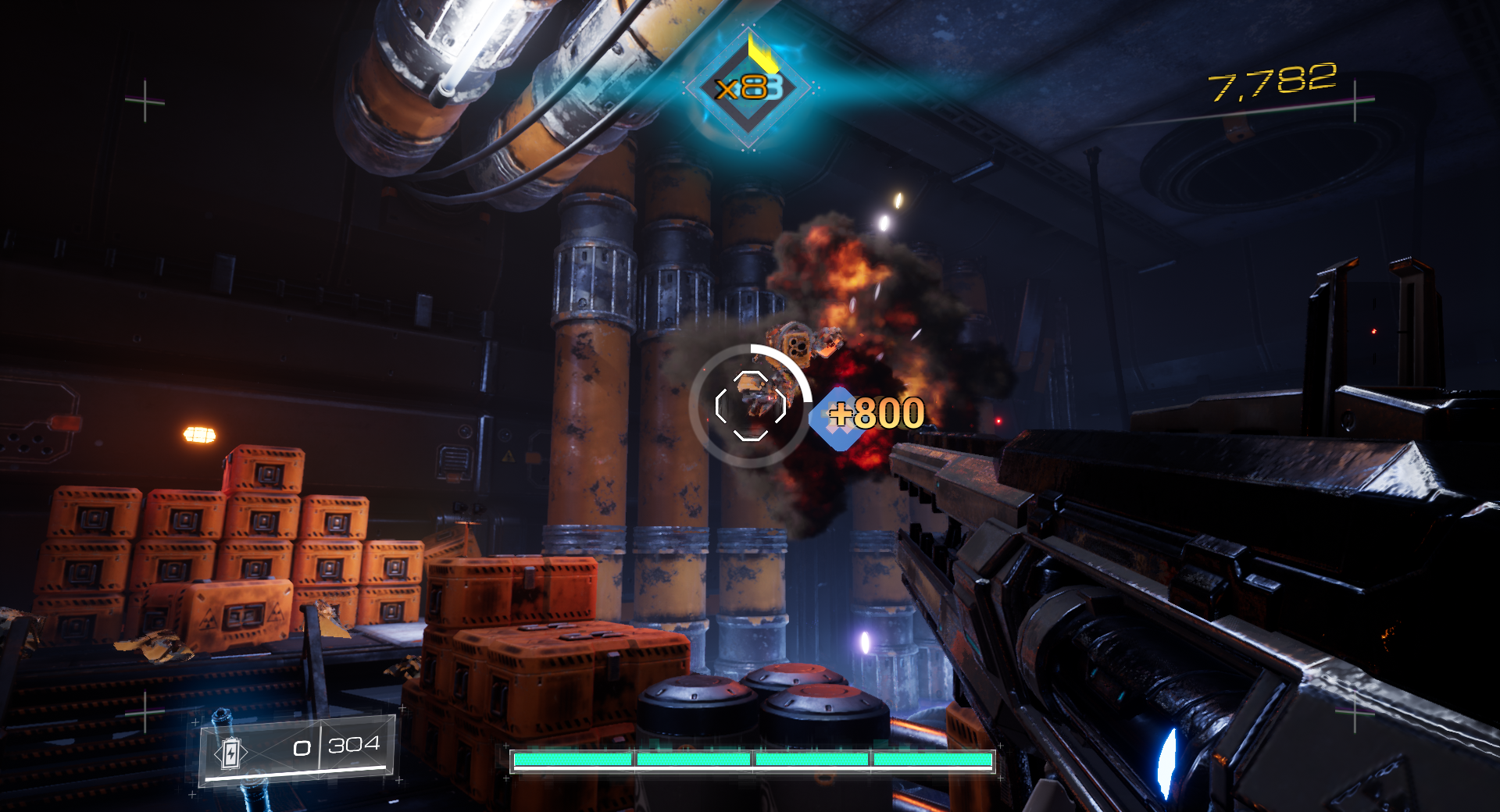1500x812 pixels.
Task: Click the battery energy icon in ammo panel
Action: (231, 753)
